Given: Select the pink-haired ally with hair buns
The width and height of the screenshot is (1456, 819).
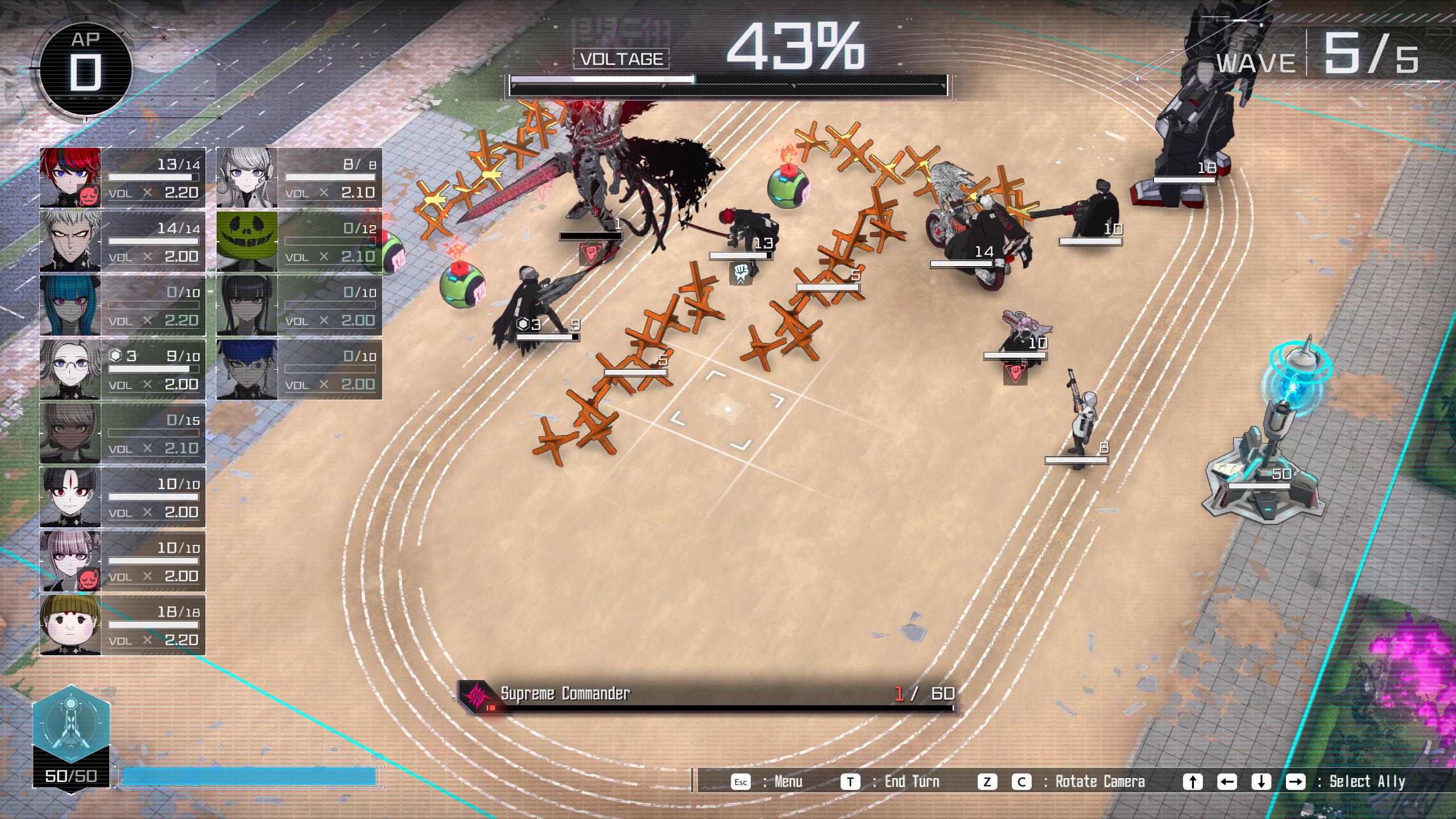Looking at the screenshot, I should pos(71,561).
